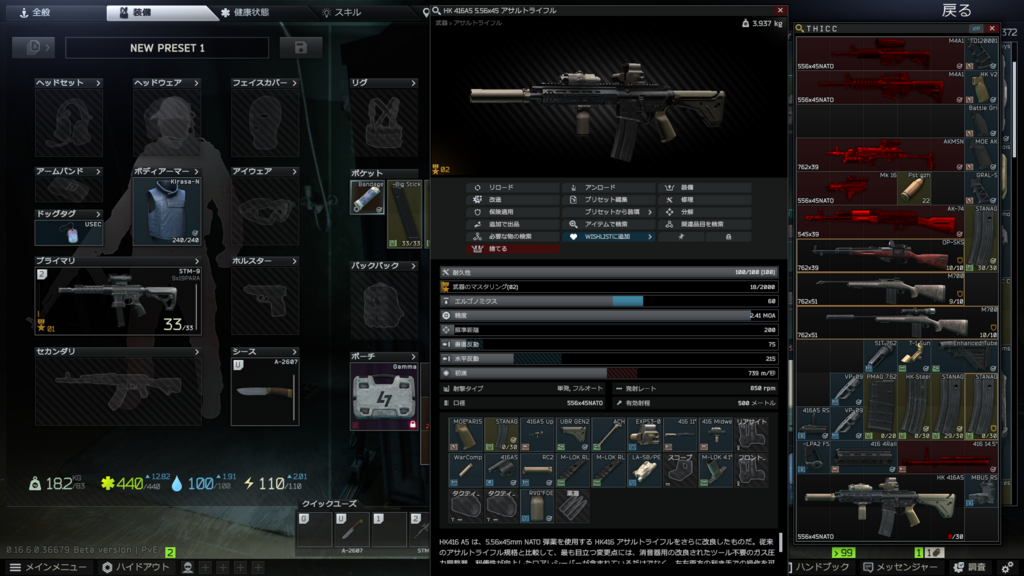The image size is (1024, 576).
Task: Open the Gamma secure container pouch
Action: point(383,396)
